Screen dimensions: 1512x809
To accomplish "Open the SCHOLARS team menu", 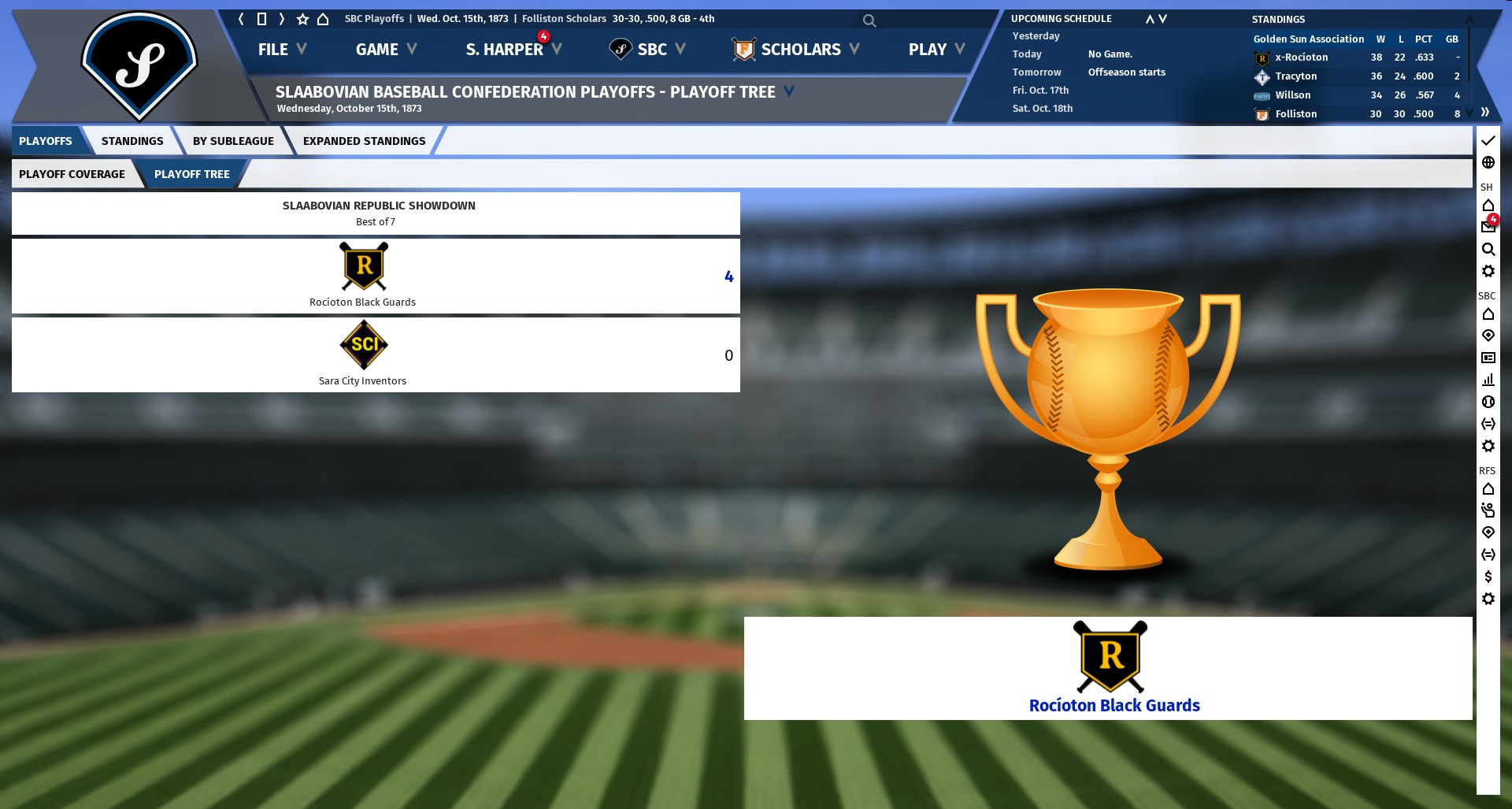I will coord(795,50).
